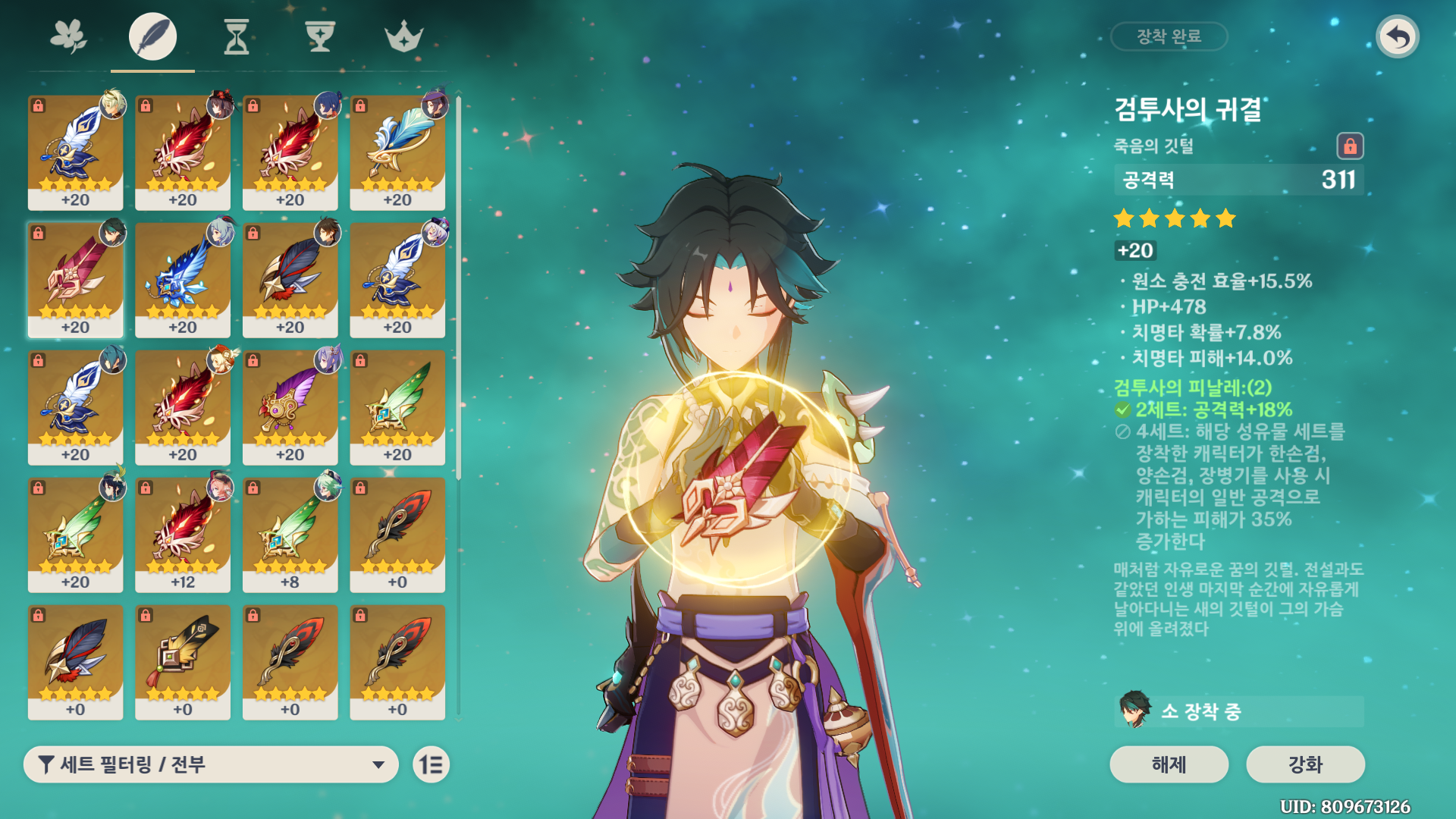Go back with the return arrow button
Image resolution: width=1456 pixels, height=819 pixels.
point(1398,36)
